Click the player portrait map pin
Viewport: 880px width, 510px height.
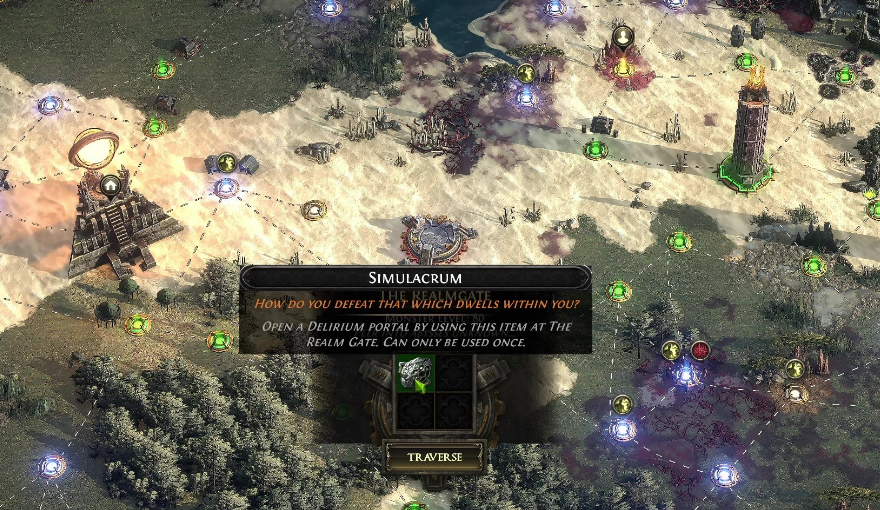(x=623, y=39)
